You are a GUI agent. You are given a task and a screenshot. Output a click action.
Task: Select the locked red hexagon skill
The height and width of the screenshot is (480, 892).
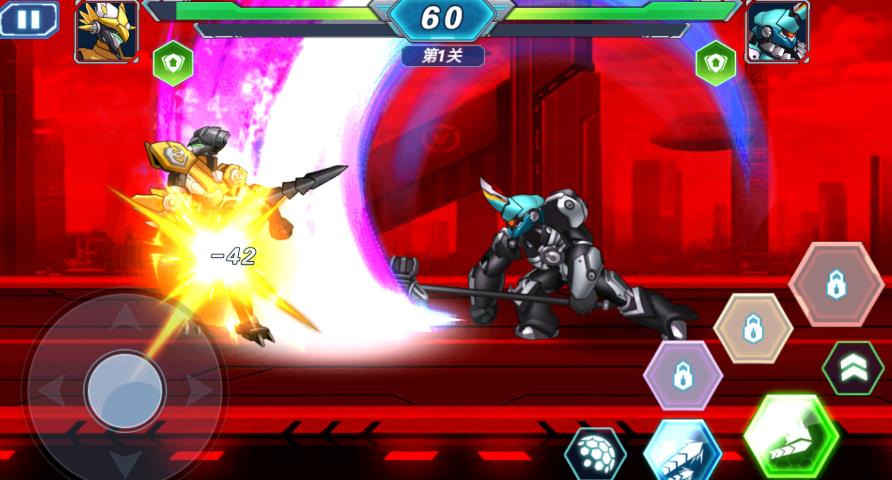tap(836, 284)
